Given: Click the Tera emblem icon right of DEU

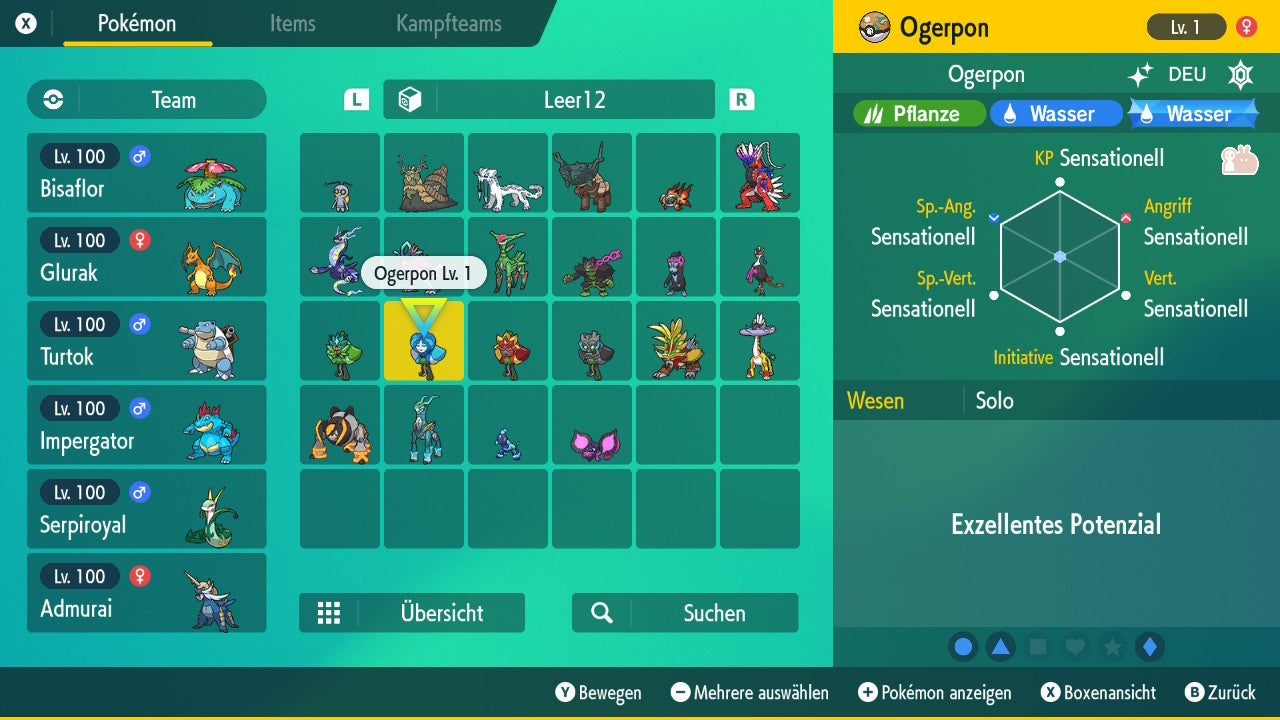Looking at the screenshot, I should click(1240, 74).
